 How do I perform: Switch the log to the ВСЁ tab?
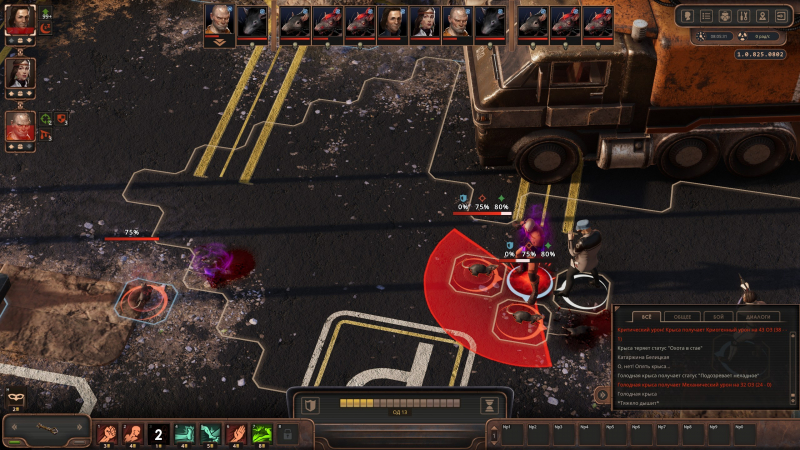[x=645, y=317]
